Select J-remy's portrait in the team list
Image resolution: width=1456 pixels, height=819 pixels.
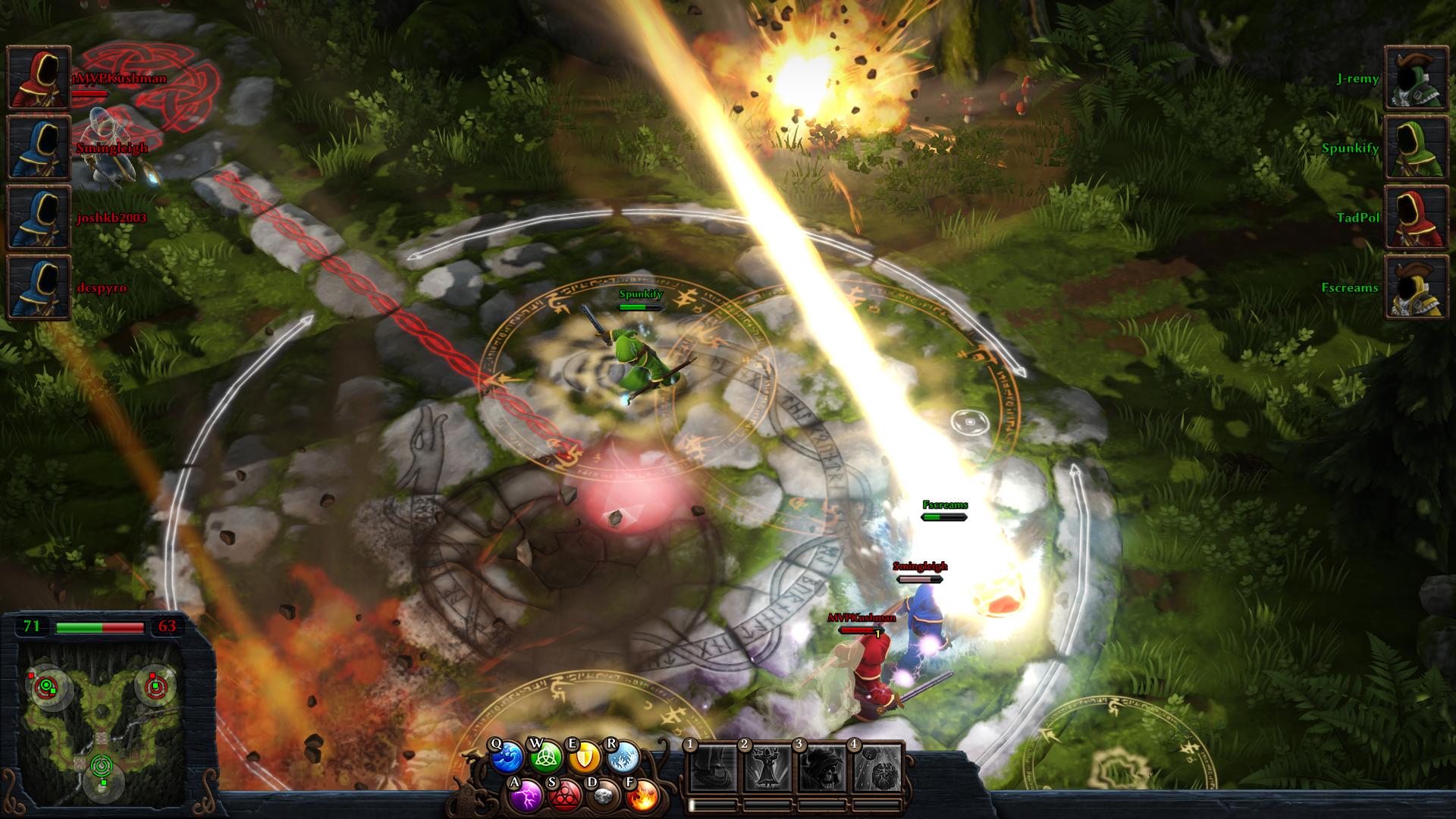pyautogui.click(x=1417, y=78)
